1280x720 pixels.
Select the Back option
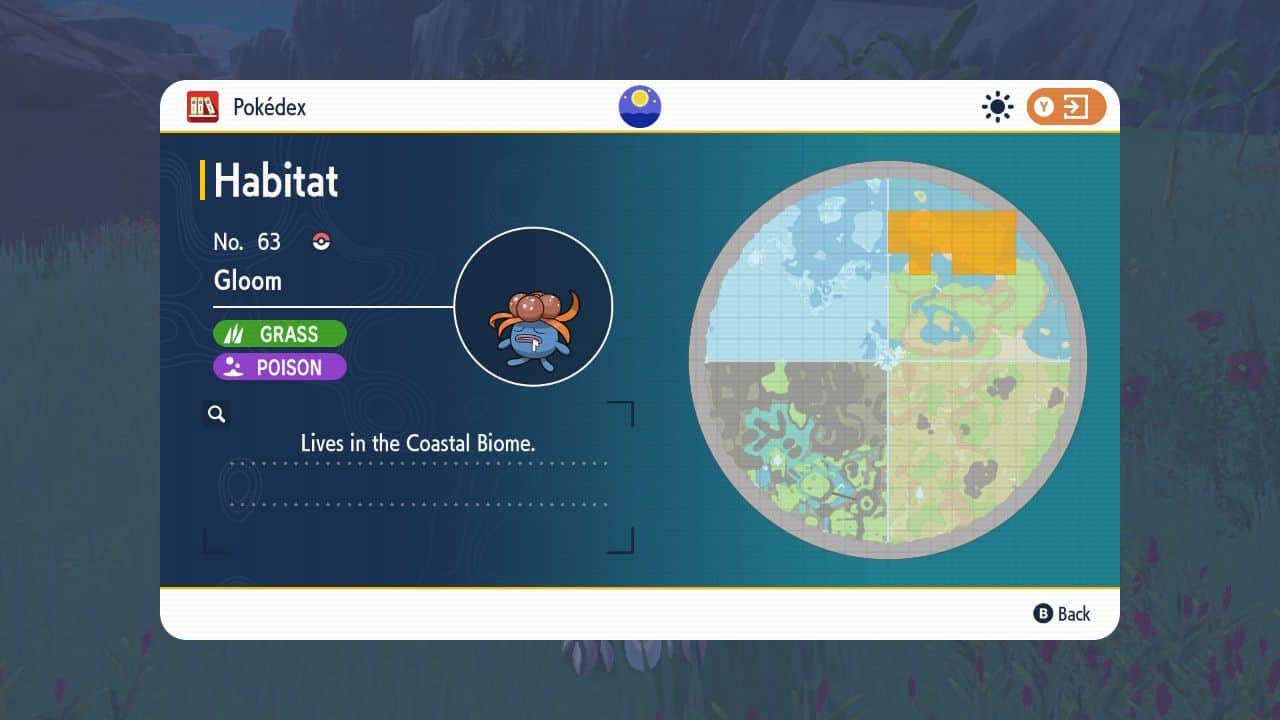pyautogui.click(x=1062, y=614)
